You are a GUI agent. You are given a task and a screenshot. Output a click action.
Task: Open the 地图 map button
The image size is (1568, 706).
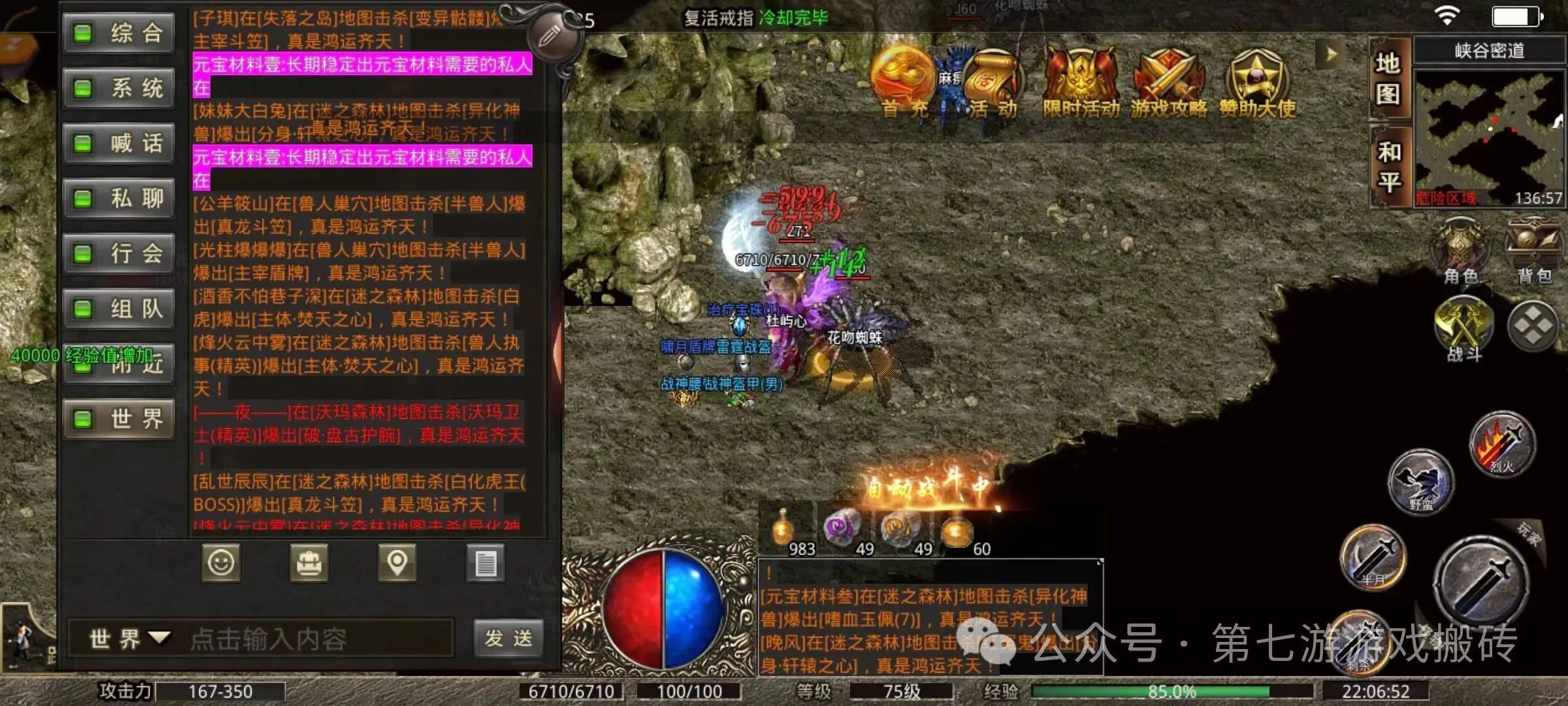1388,80
